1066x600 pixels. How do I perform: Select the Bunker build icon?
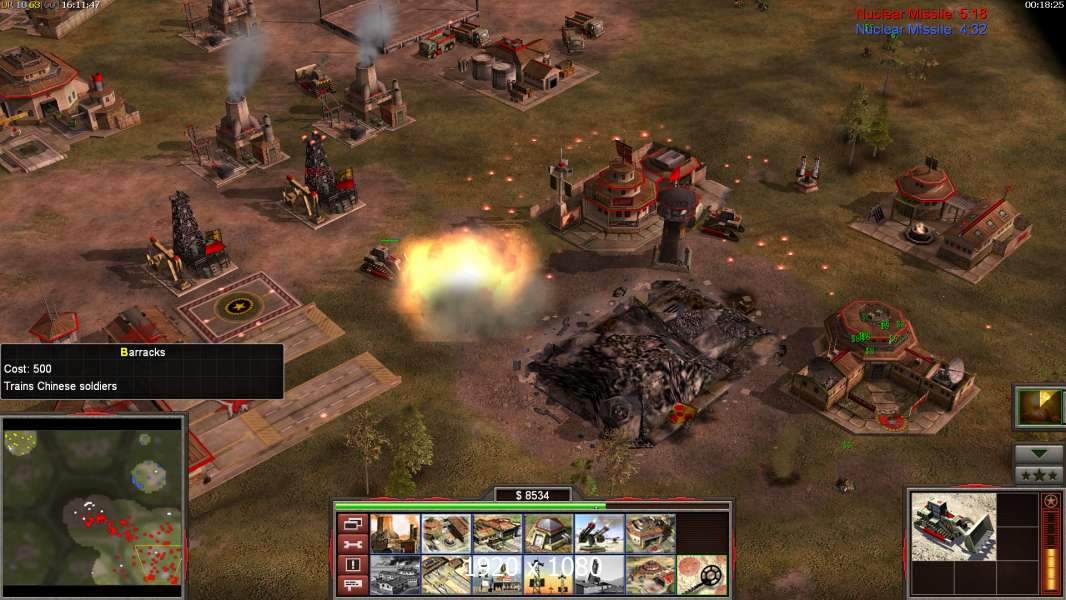pyautogui.click(x=548, y=534)
